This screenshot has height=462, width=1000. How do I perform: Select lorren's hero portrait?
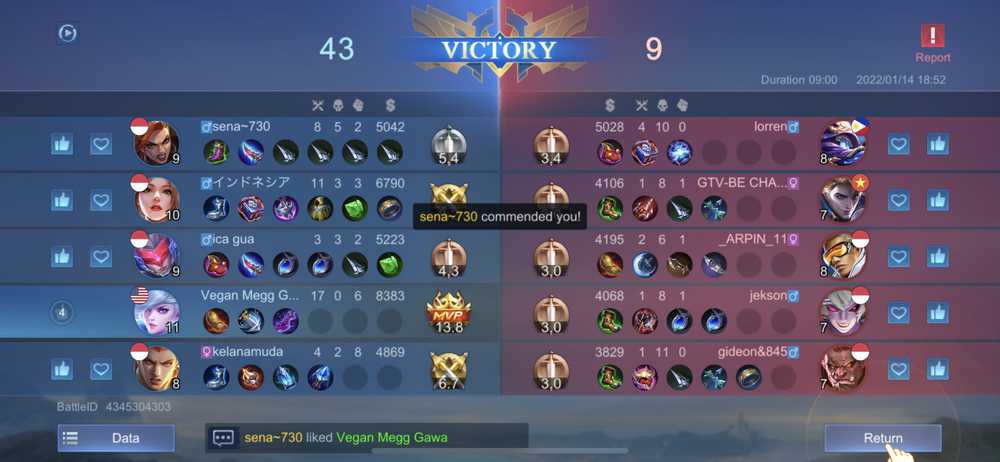pos(842,143)
